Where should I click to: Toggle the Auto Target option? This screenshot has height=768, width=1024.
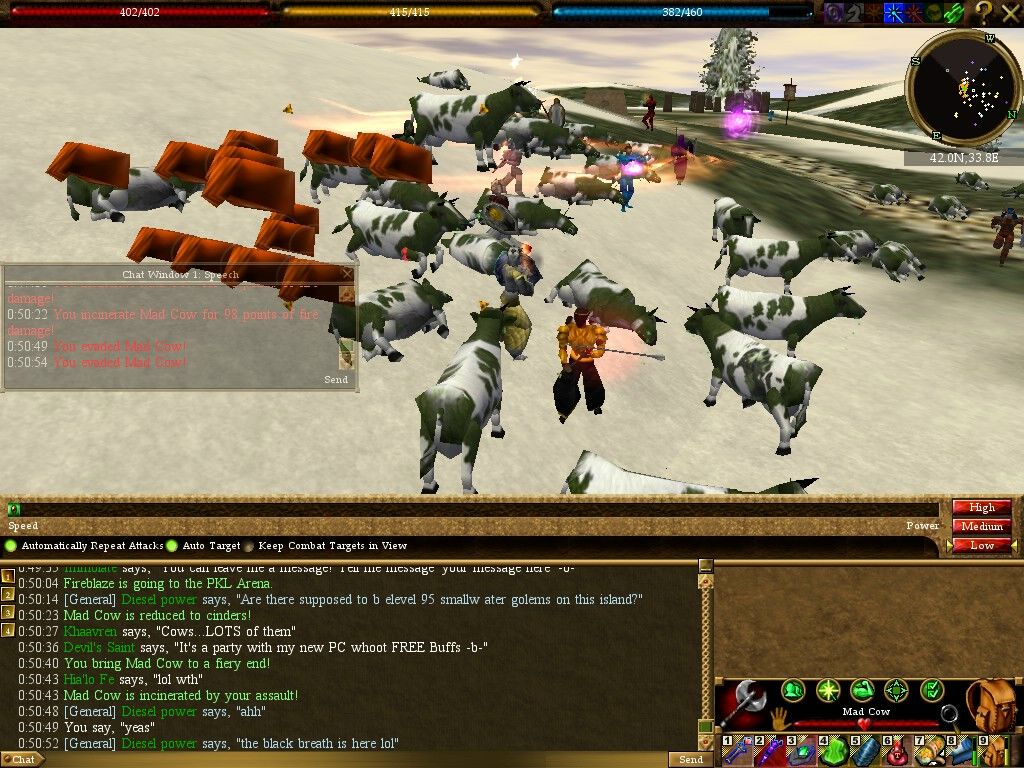coord(172,546)
